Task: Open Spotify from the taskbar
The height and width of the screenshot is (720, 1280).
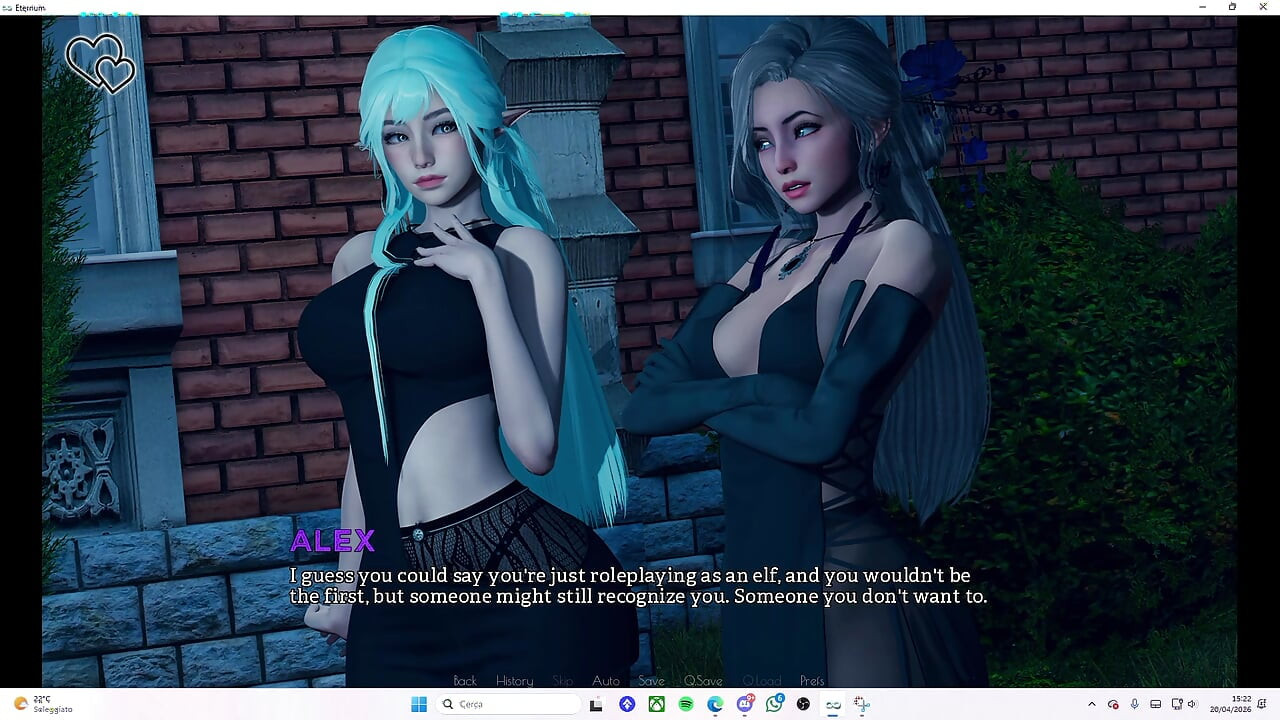Action: click(685, 704)
